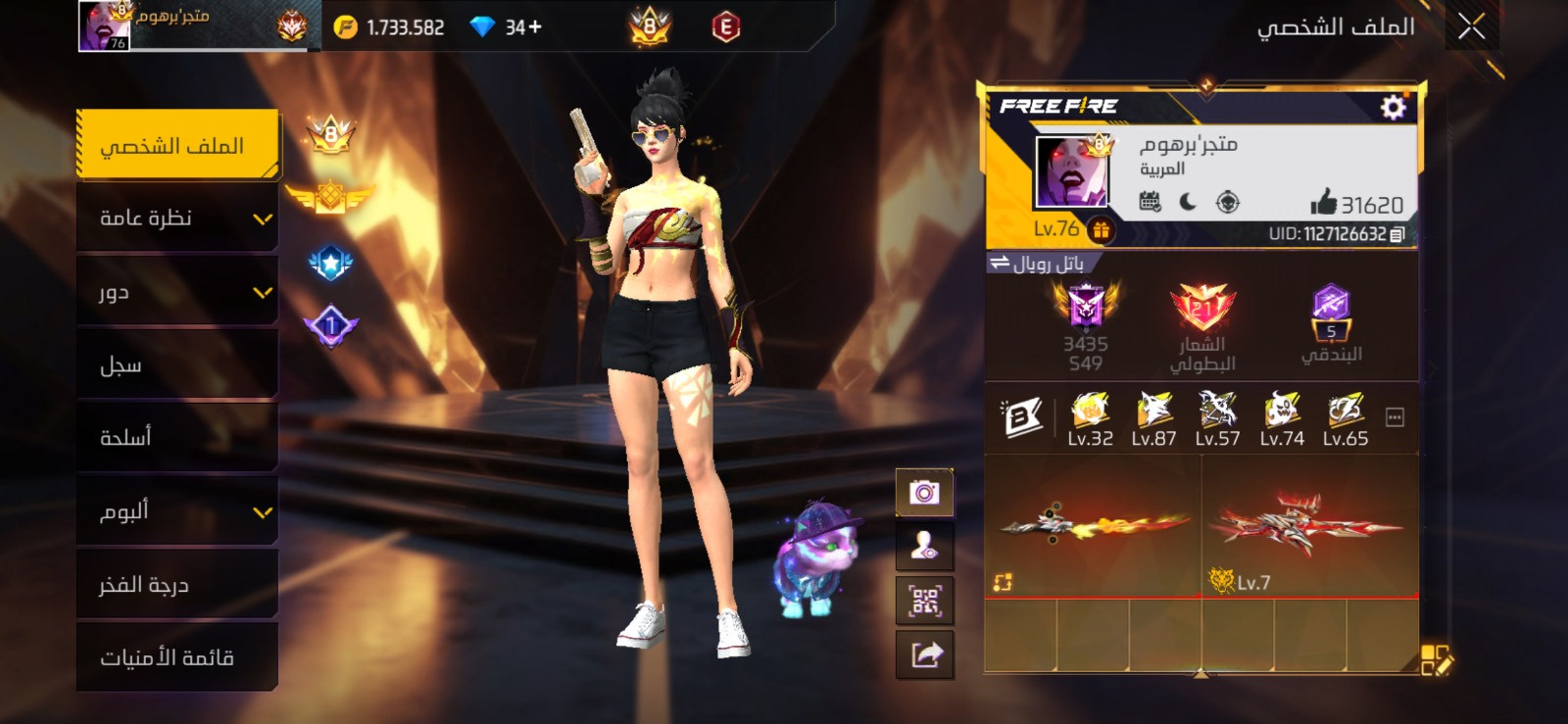Open profile card settings gear
The height and width of the screenshot is (724, 1568).
(x=1393, y=107)
